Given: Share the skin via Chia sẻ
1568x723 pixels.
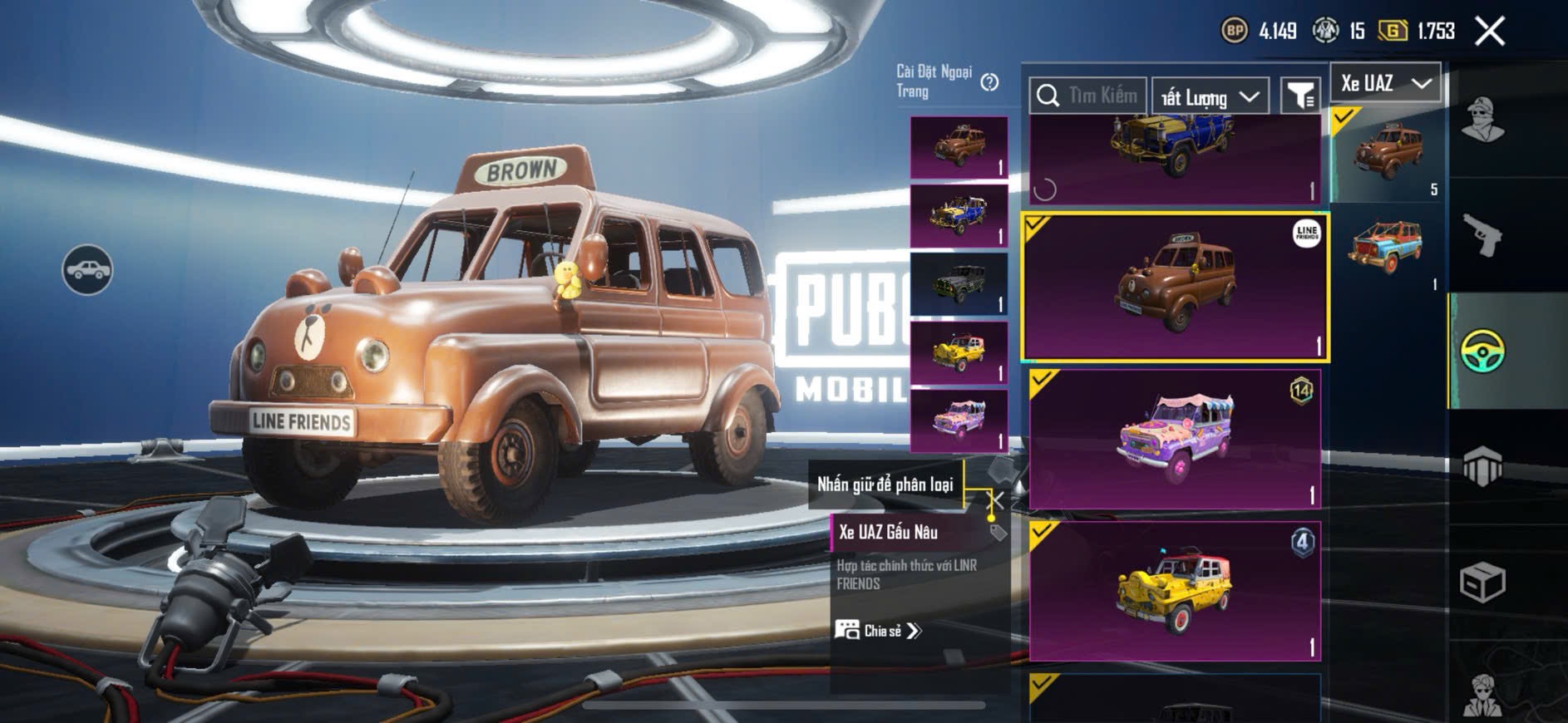Looking at the screenshot, I should (879, 631).
